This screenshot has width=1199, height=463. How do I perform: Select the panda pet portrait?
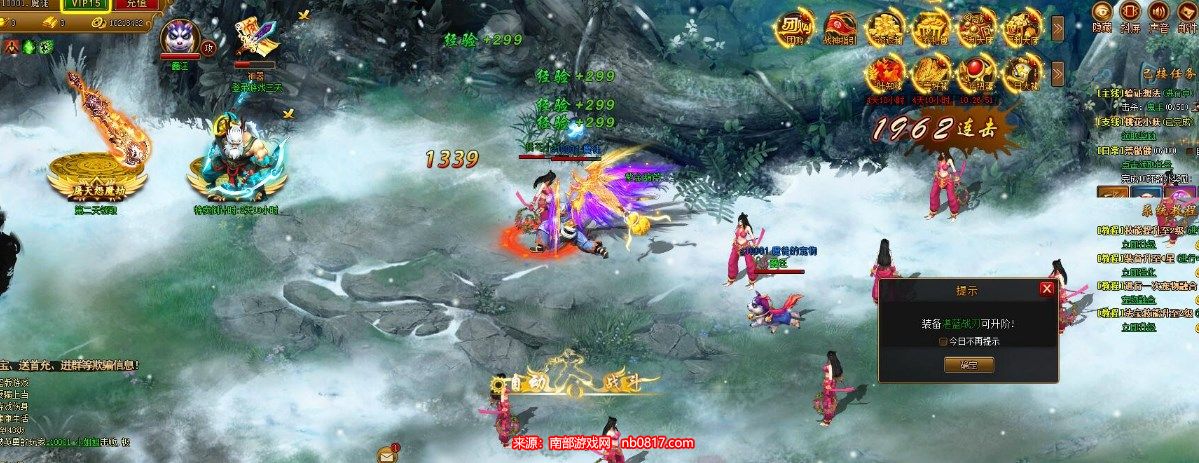[x=179, y=38]
